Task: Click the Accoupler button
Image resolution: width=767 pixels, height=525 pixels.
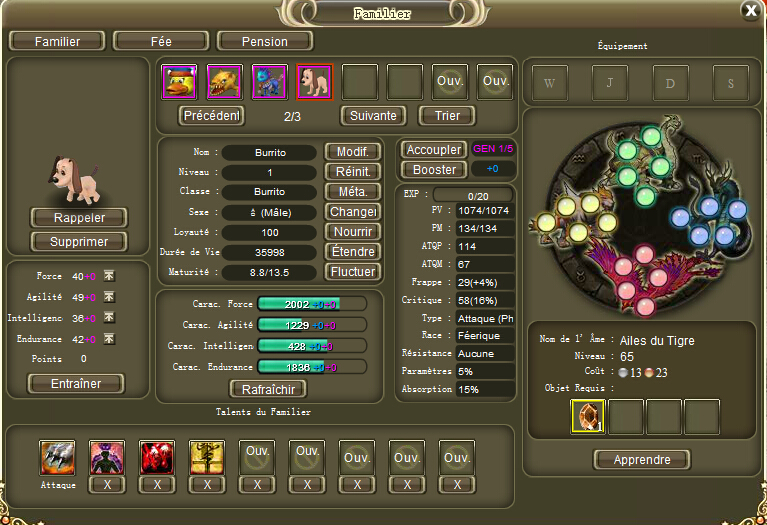Action: click(x=433, y=149)
